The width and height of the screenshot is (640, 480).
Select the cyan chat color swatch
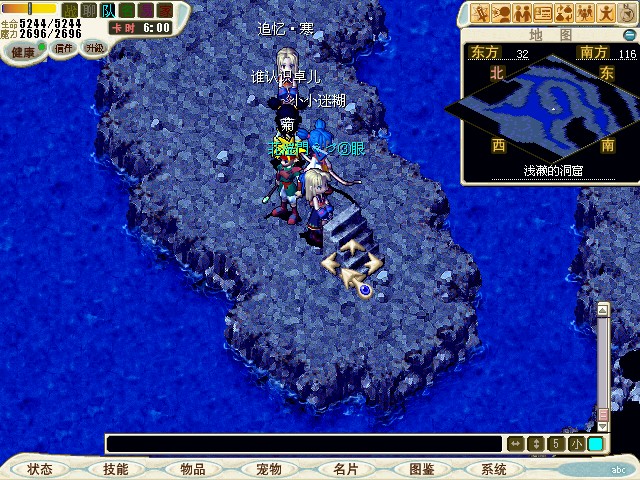(x=595, y=444)
